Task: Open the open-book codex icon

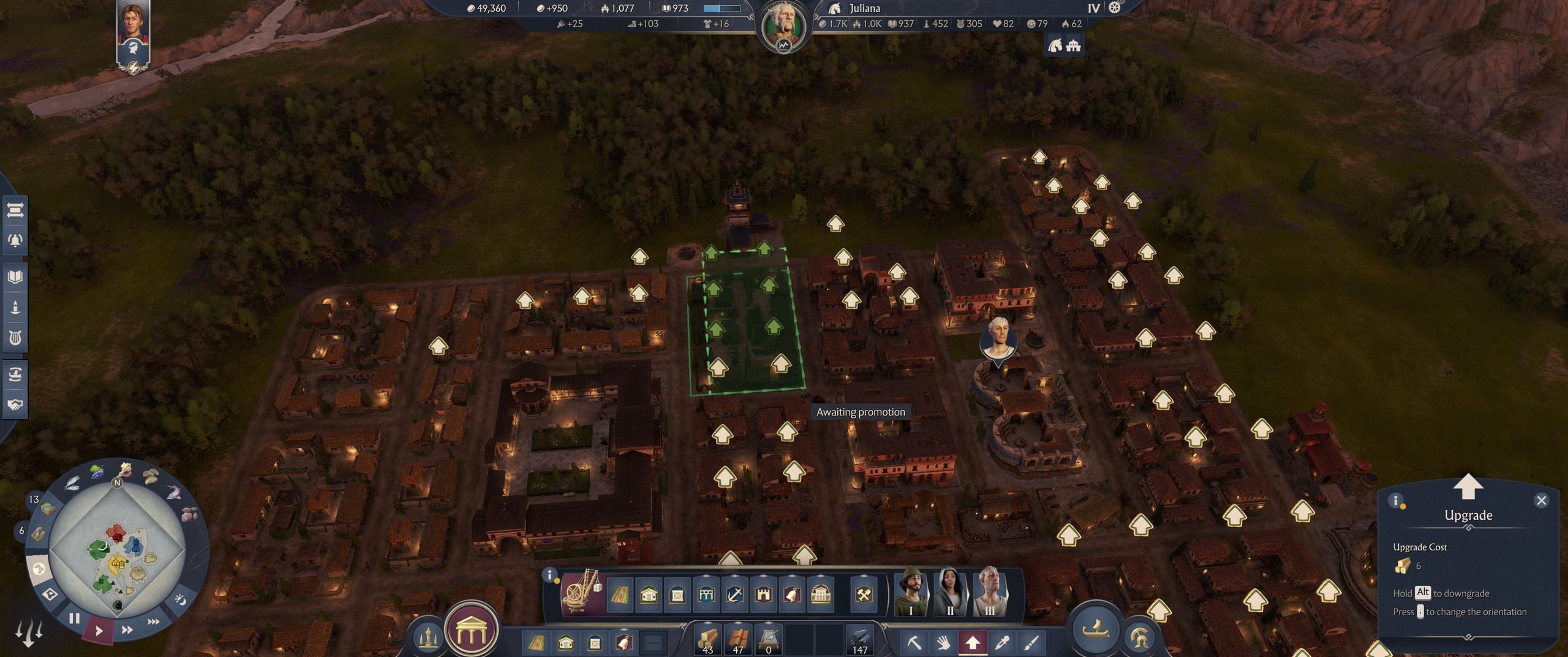Action: (15, 277)
